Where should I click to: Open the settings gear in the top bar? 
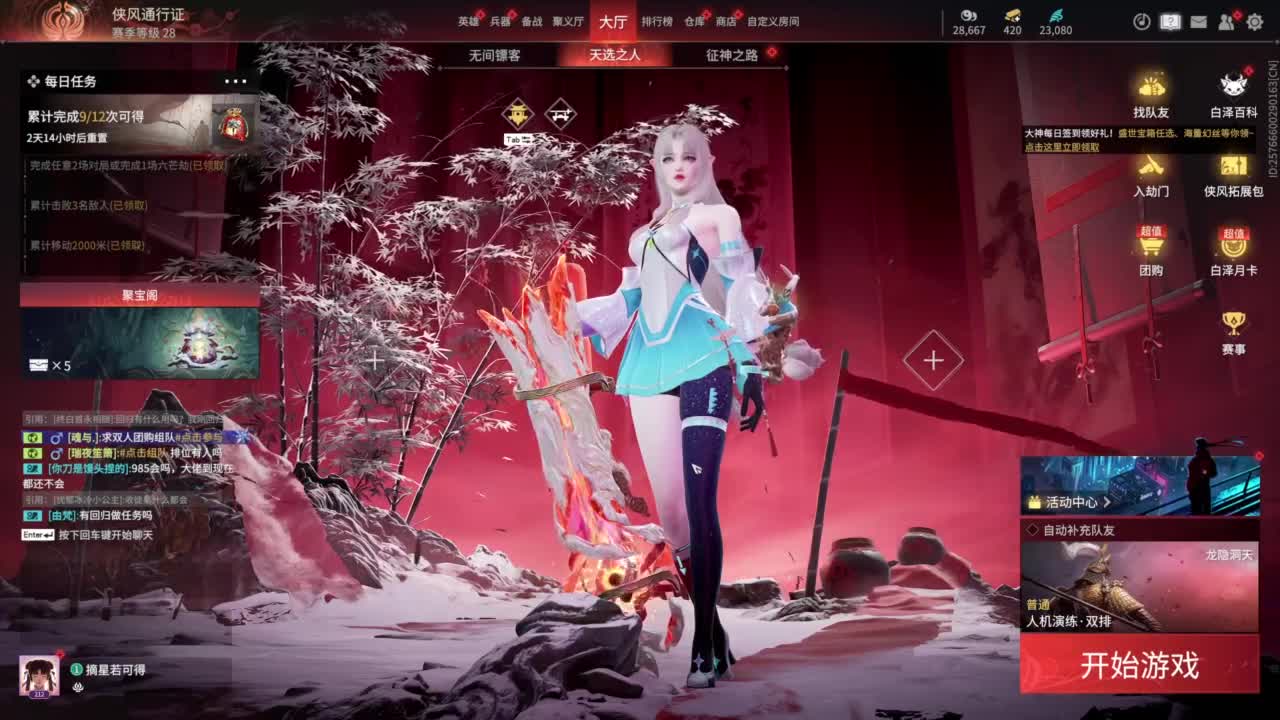pos(1256,23)
